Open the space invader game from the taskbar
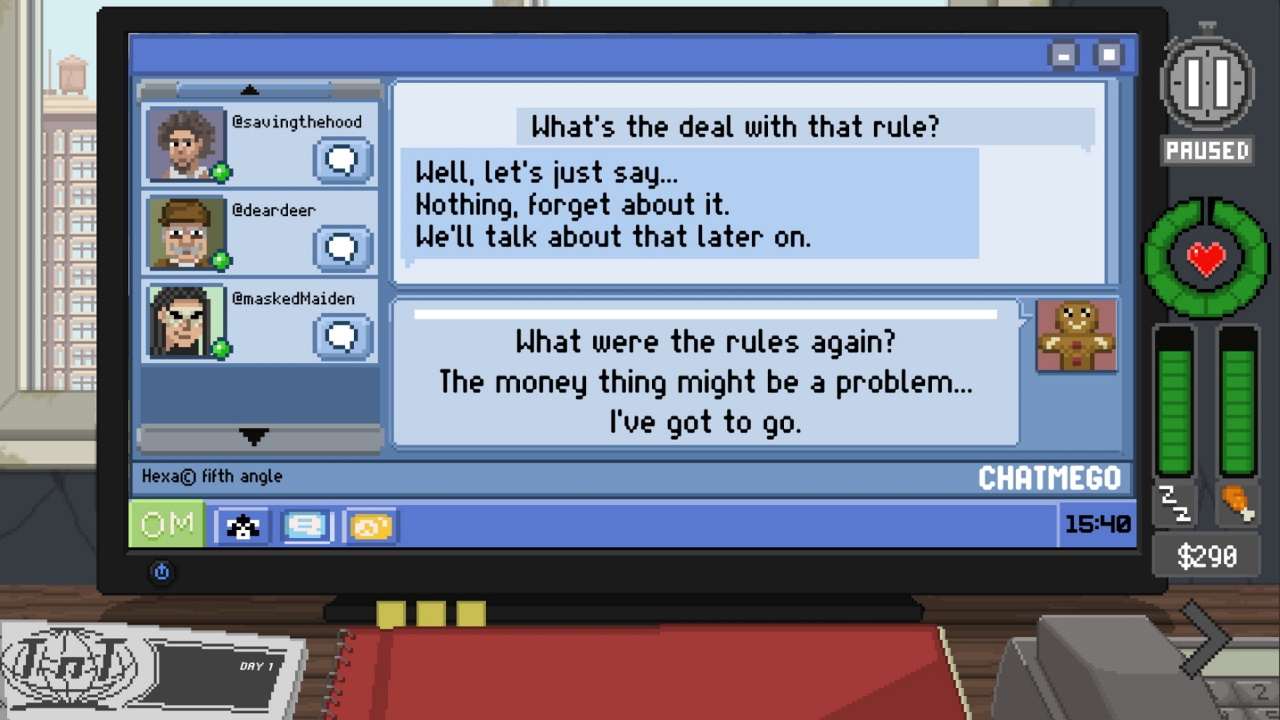The height and width of the screenshot is (720, 1280). tap(242, 524)
